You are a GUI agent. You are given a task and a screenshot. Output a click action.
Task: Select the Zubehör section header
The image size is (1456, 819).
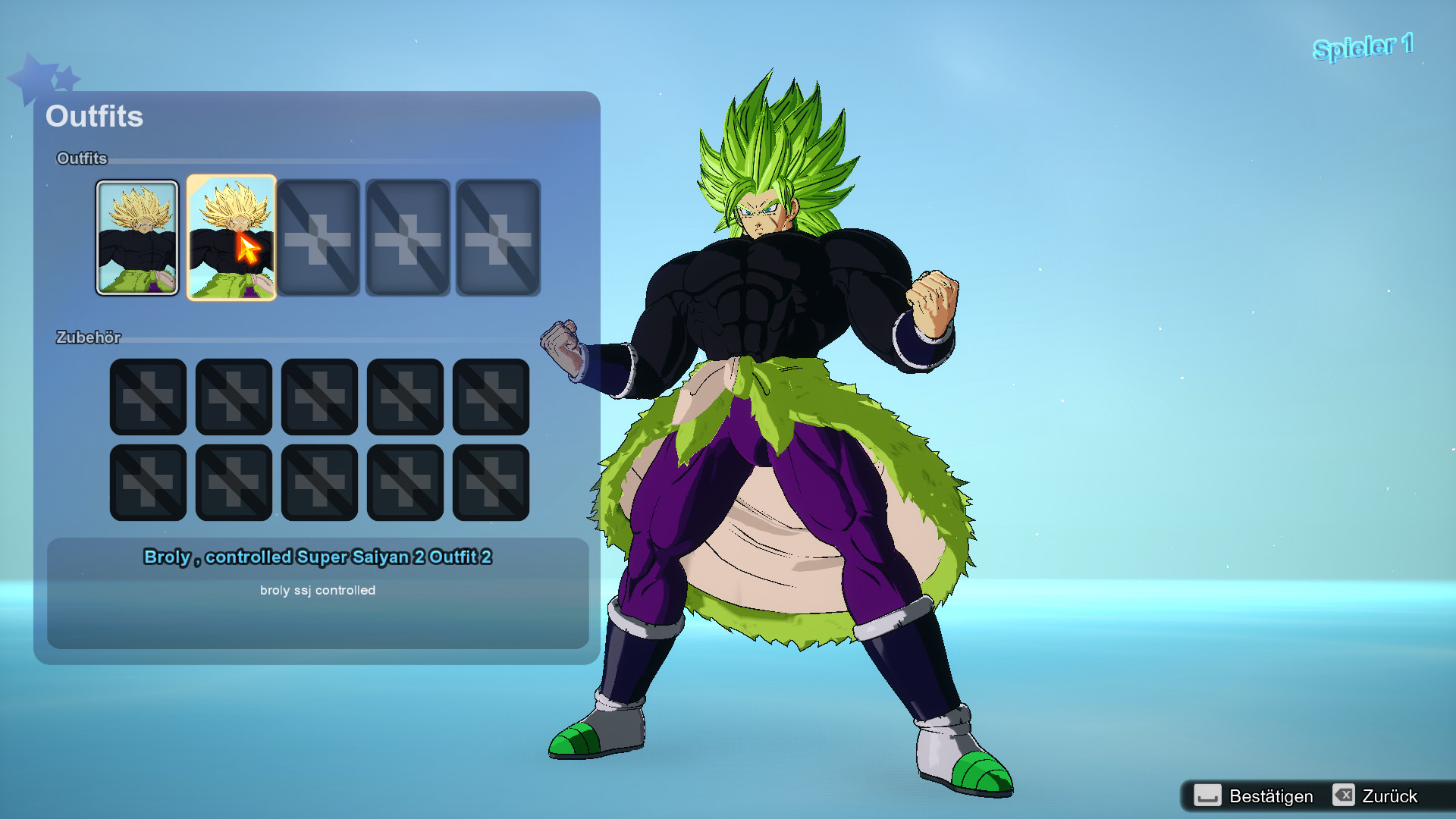[89, 338]
